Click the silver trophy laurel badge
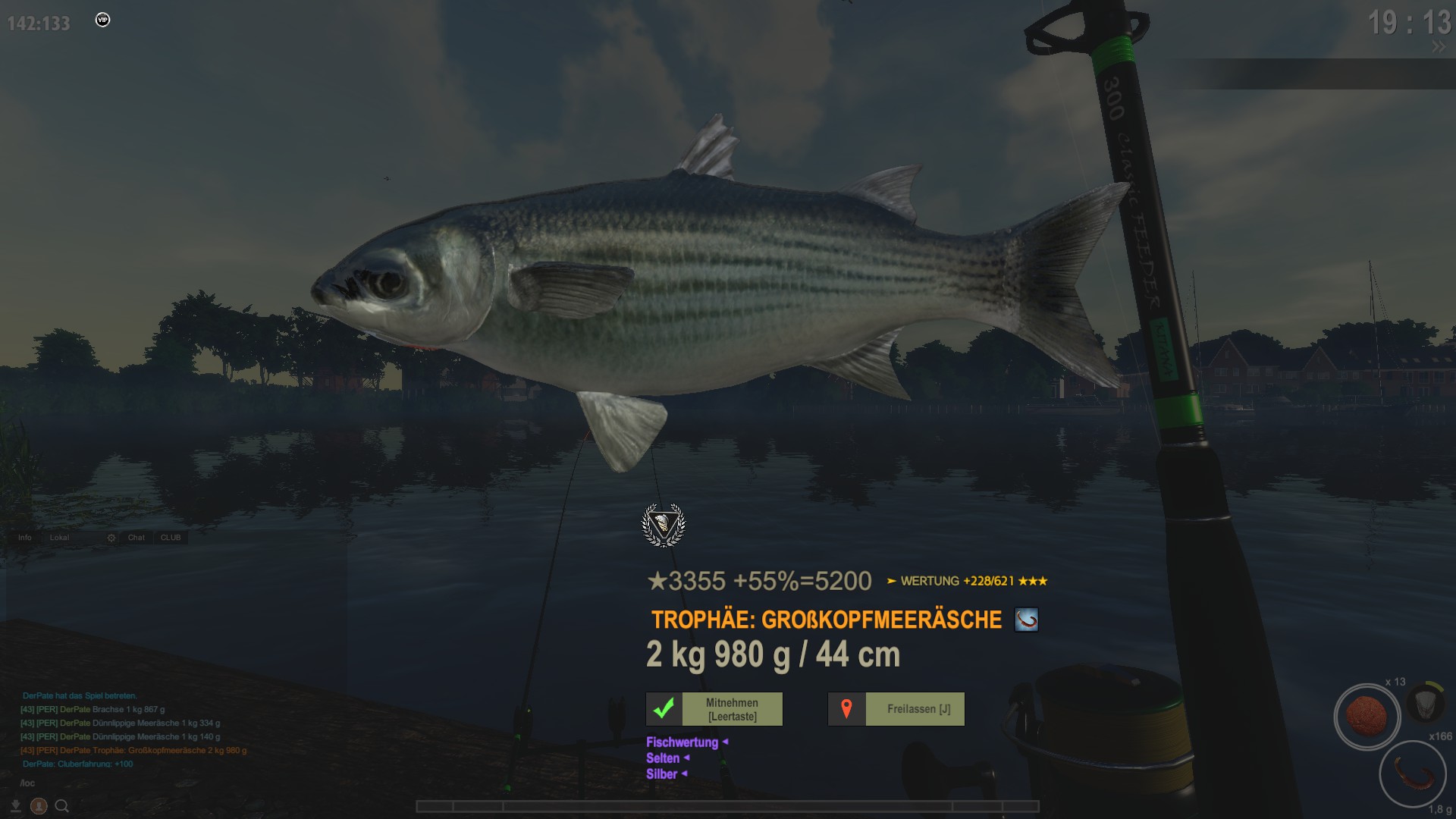The image size is (1456, 819). click(x=664, y=525)
